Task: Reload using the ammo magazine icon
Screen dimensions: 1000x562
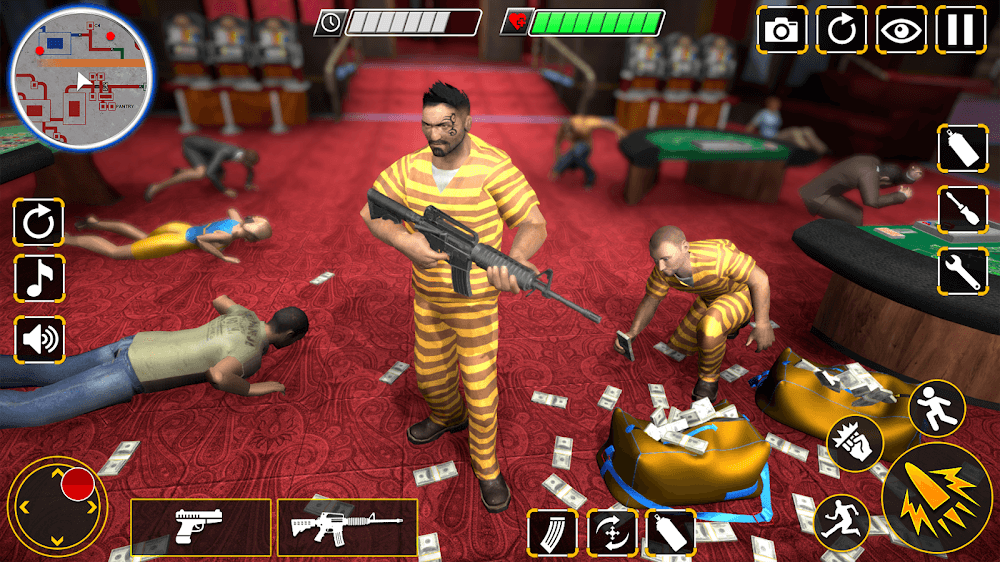Action: (552, 532)
